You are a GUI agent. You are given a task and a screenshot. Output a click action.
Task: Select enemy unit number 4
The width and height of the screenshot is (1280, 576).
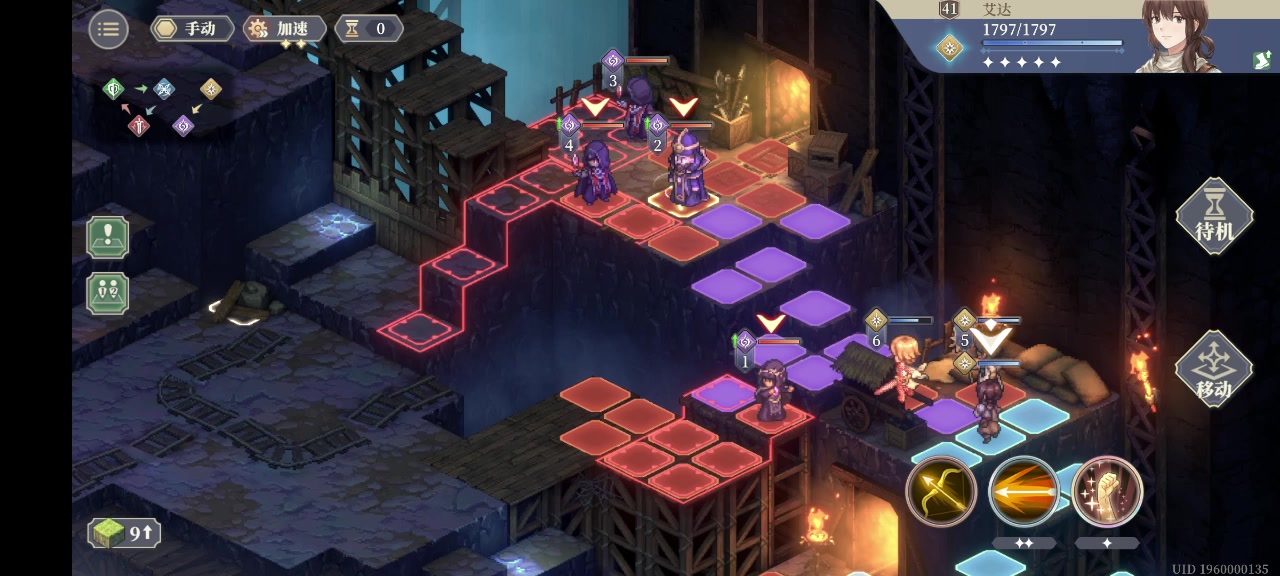click(x=595, y=172)
